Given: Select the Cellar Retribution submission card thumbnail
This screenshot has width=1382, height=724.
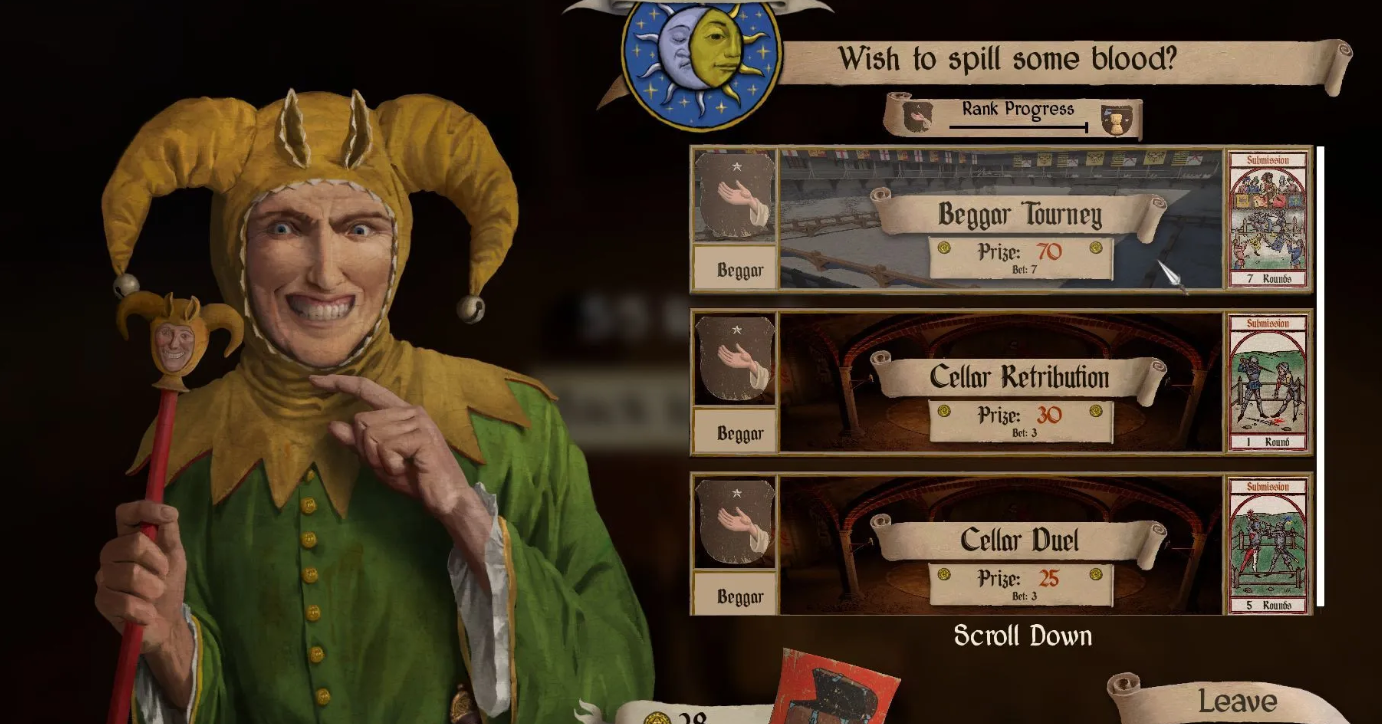Looking at the screenshot, I should pos(1268,382).
